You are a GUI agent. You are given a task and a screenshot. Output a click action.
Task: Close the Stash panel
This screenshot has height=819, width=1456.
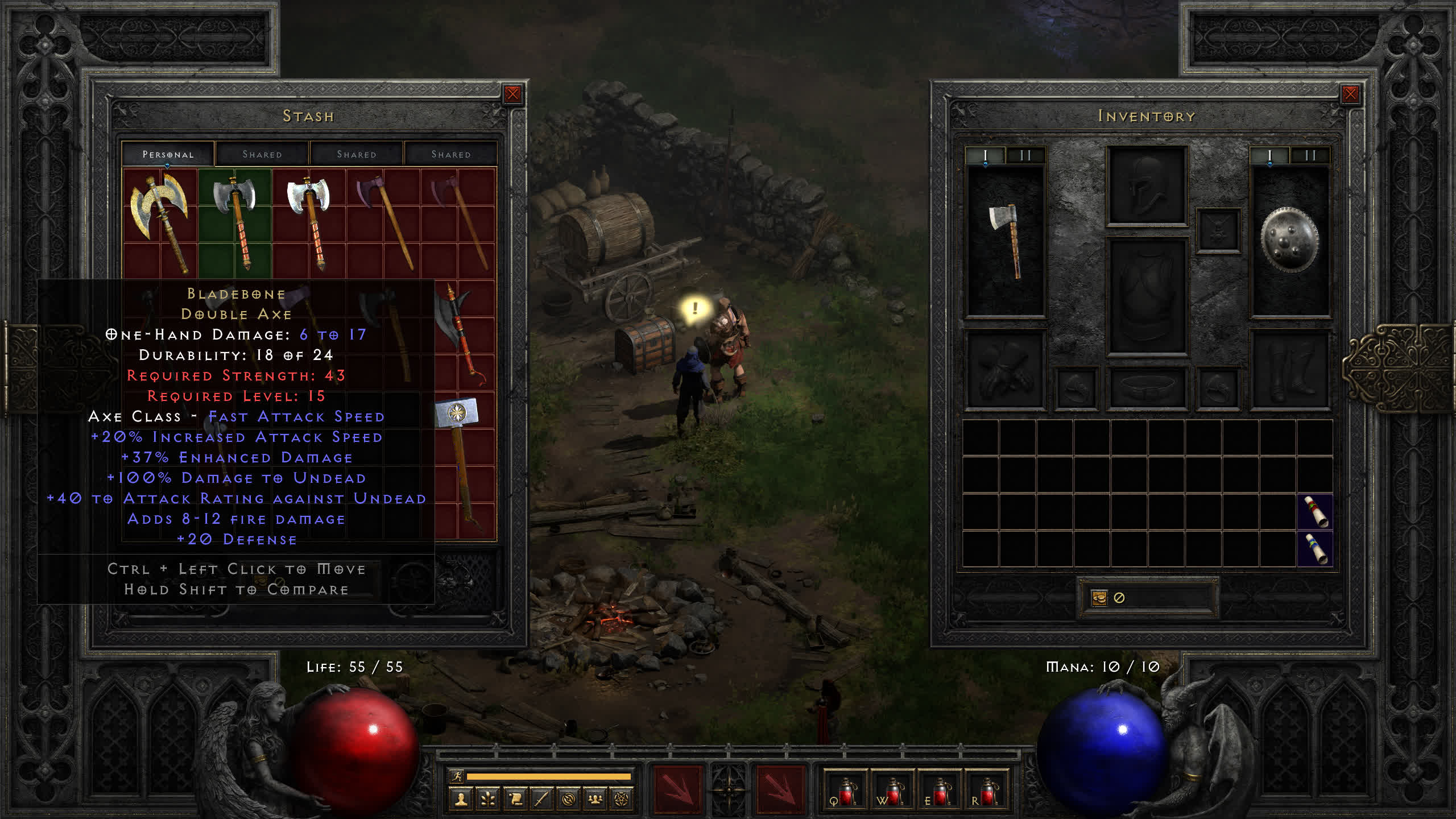coord(512,94)
